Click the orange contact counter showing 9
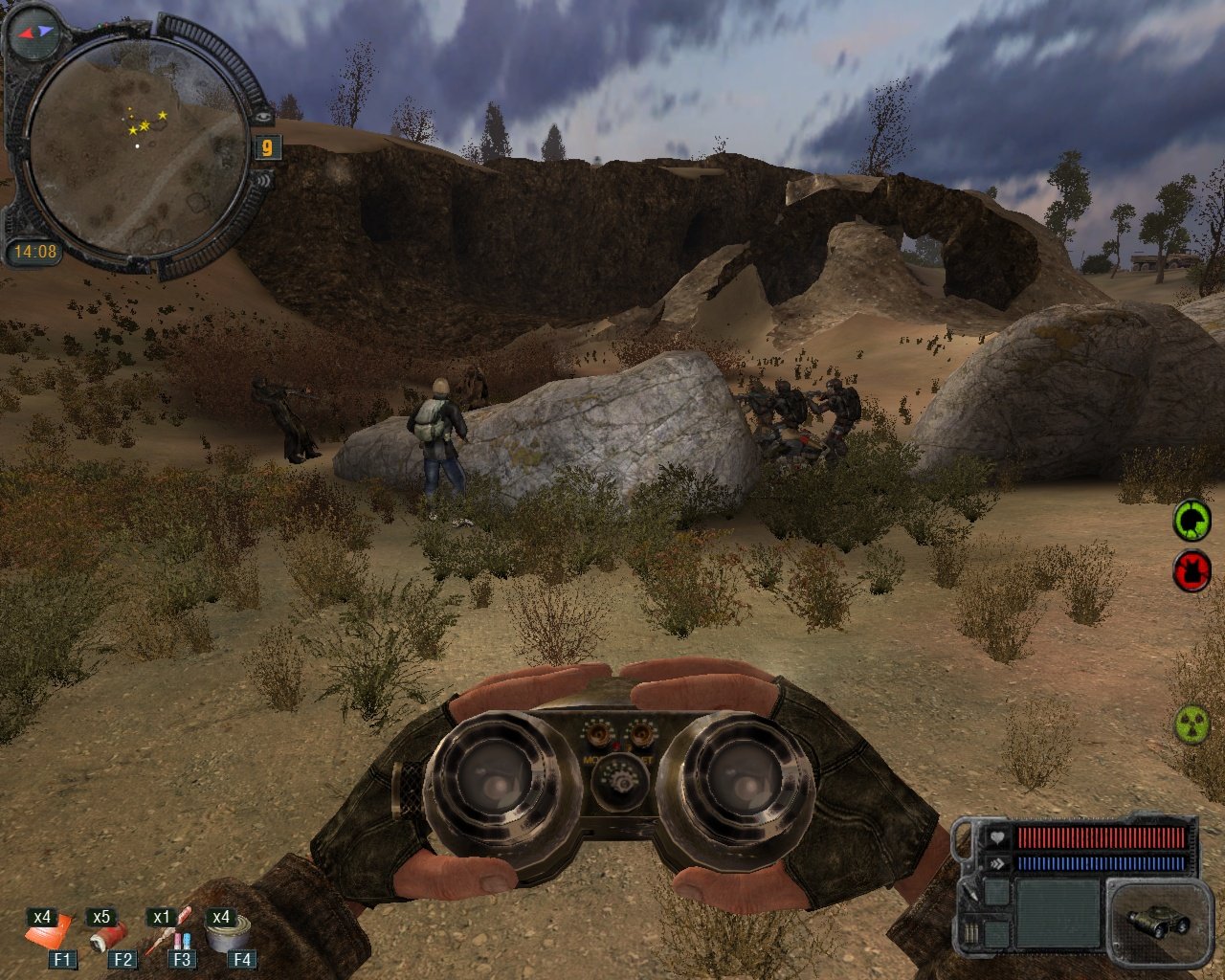This screenshot has width=1225, height=980. (x=267, y=147)
